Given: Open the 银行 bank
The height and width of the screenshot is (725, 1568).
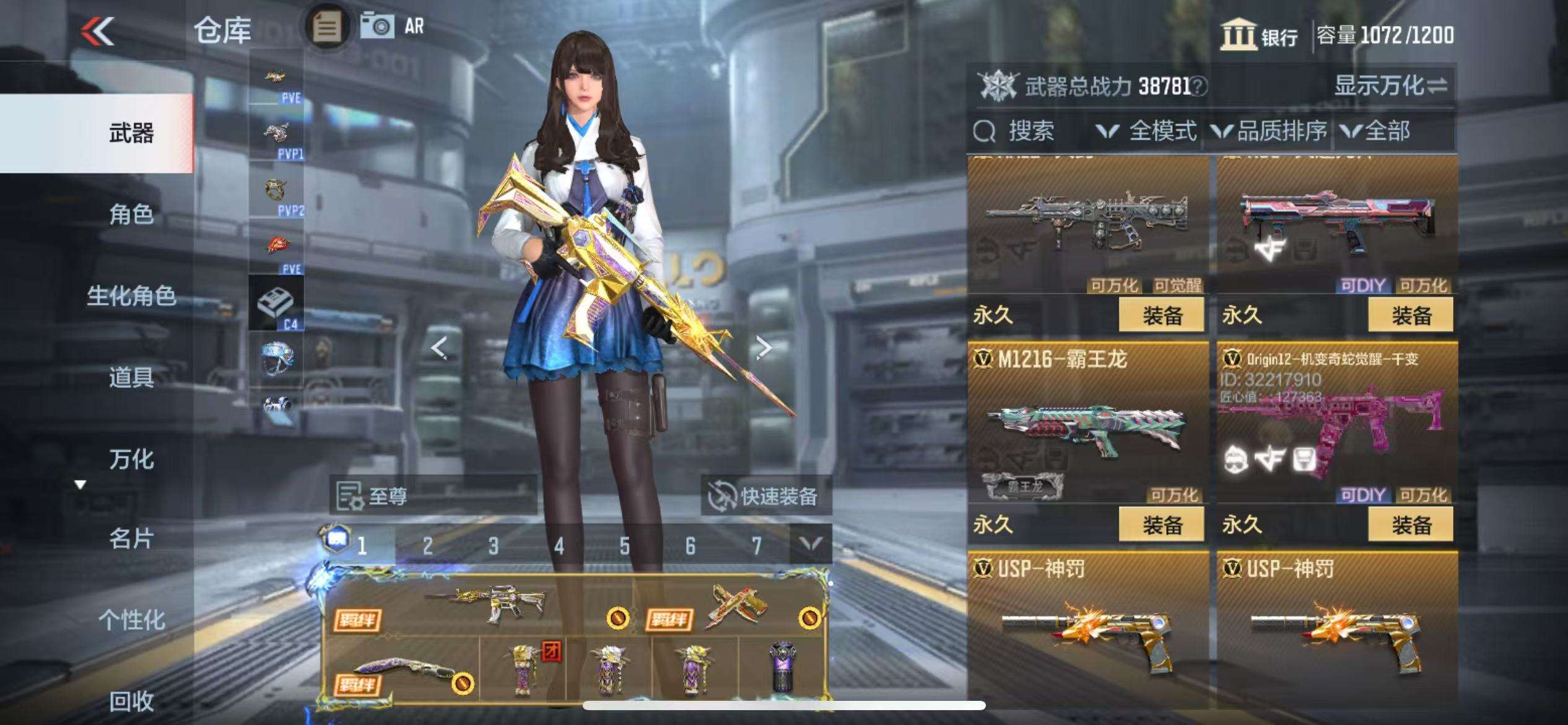Looking at the screenshot, I should coord(1258,35).
